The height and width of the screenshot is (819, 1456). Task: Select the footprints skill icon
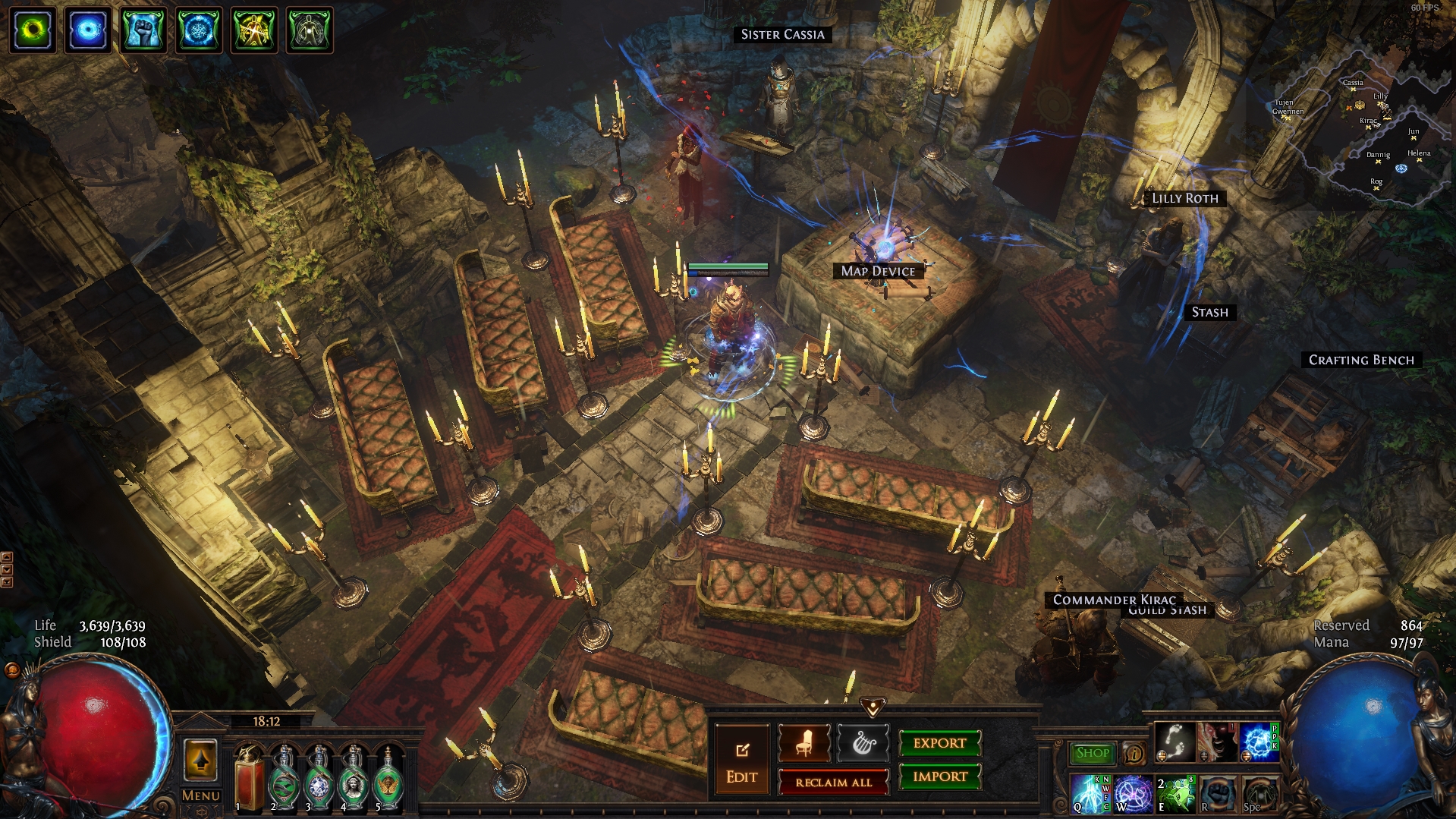(1175, 742)
